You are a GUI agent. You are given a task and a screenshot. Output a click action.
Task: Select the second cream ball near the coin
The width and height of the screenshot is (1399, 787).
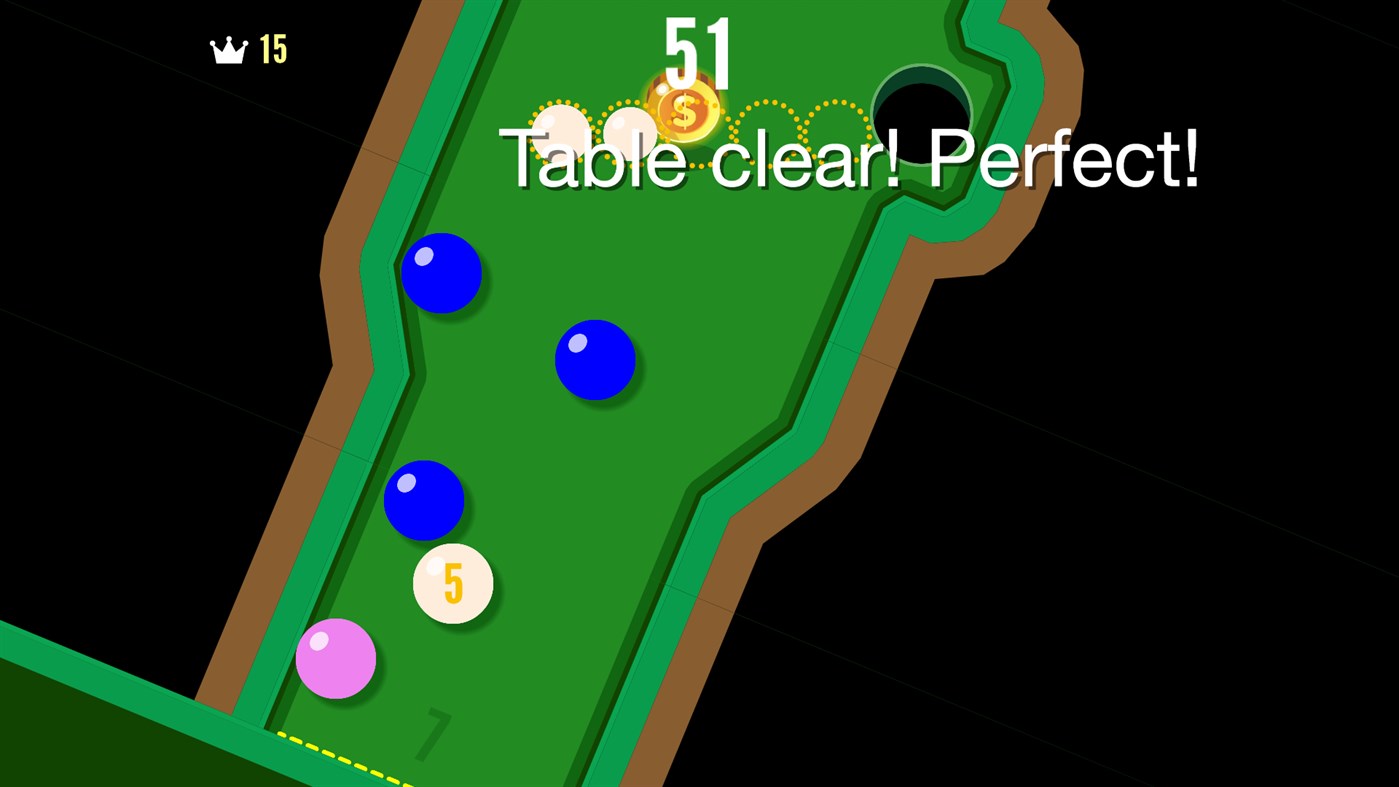click(632, 128)
